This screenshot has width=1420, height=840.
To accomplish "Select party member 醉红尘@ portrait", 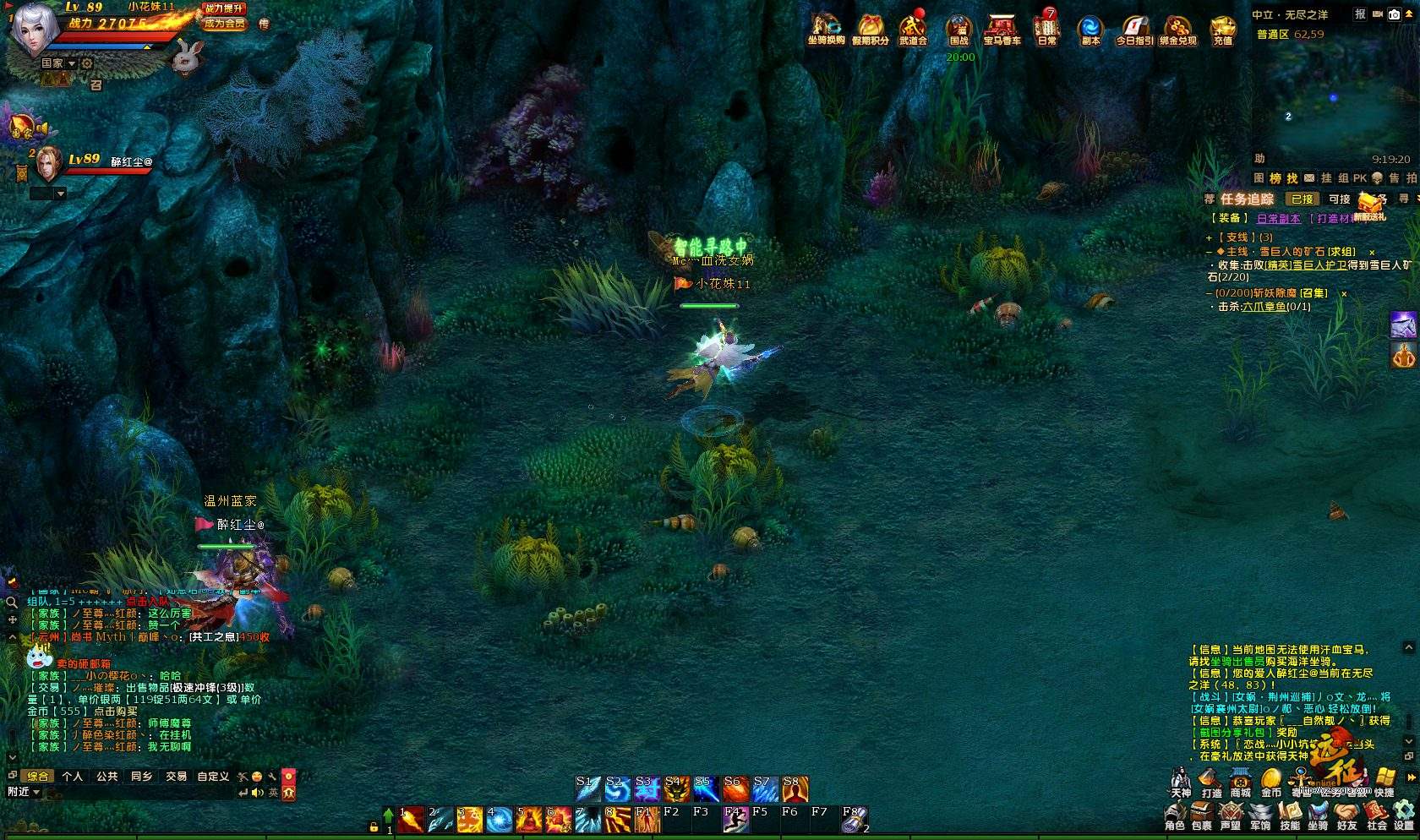I will tap(47, 164).
